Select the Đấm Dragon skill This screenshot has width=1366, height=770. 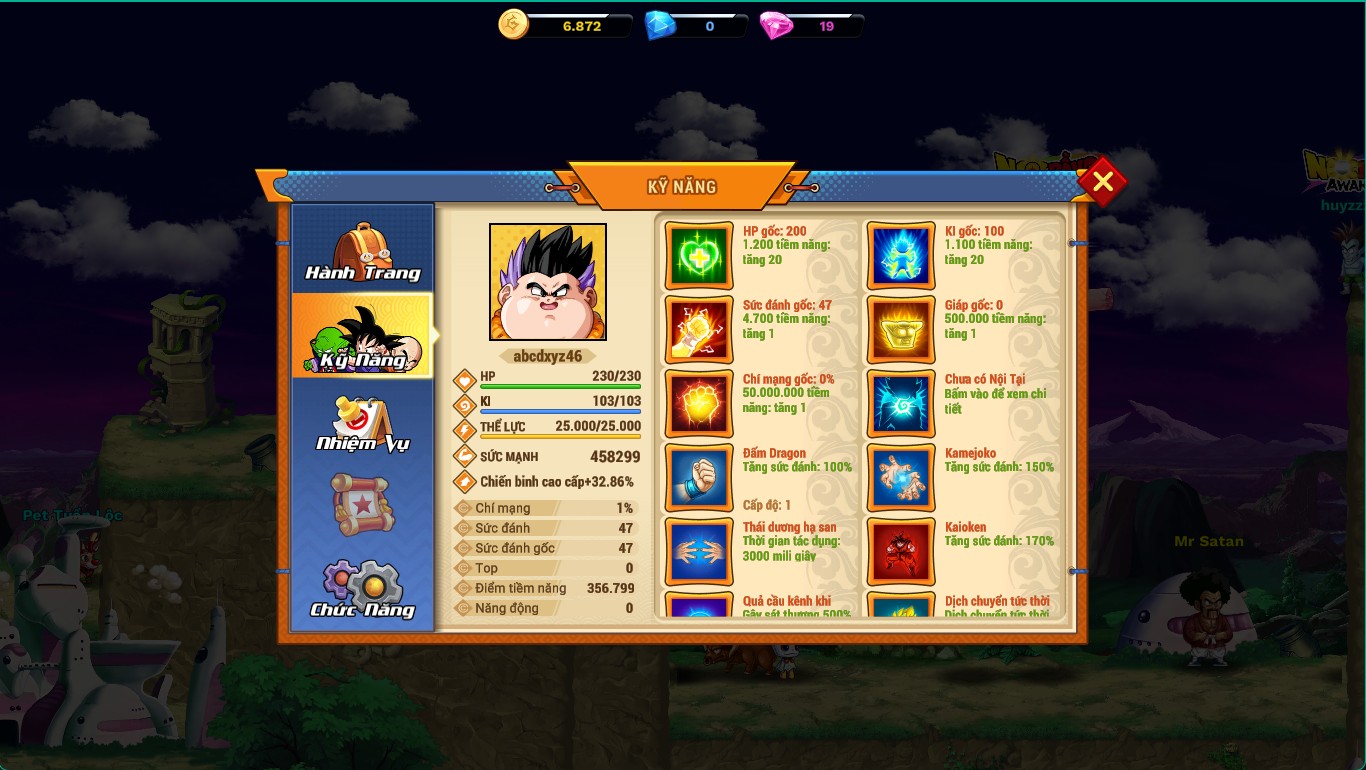pyautogui.click(x=699, y=478)
